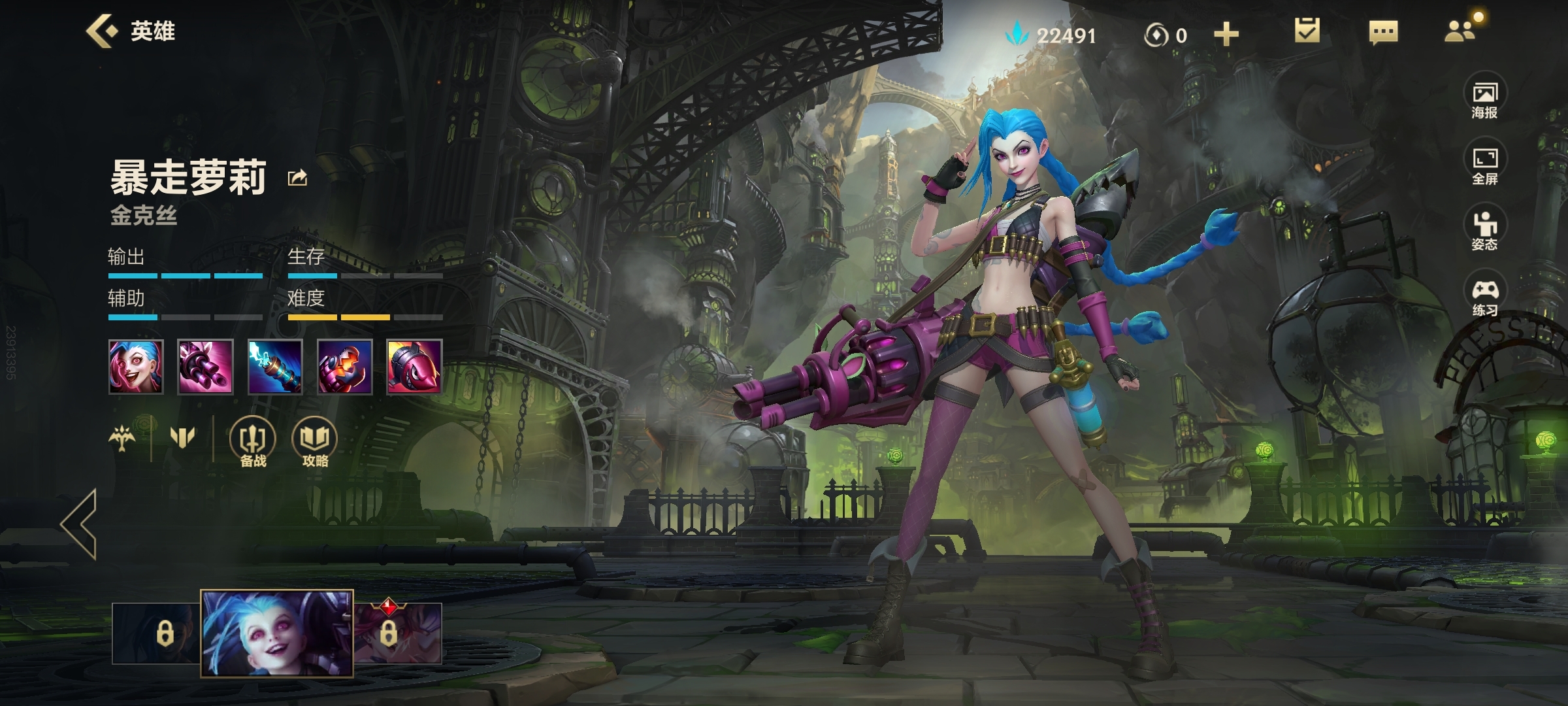
Task: Show the previous champion with left arrow
Action: pyautogui.click(x=80, y=524)
